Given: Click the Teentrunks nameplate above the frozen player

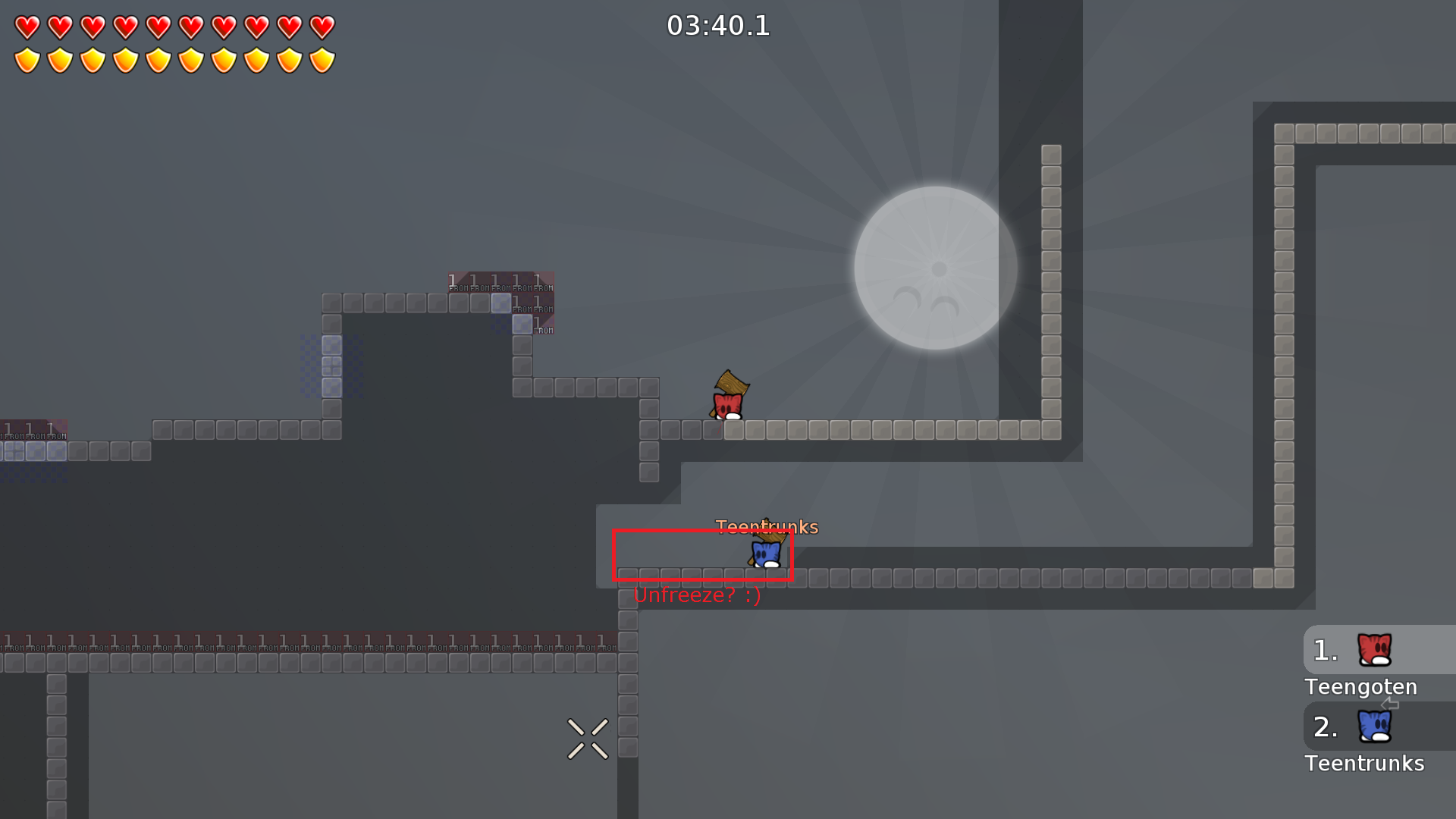Looking at the screenshot, I should click(x=767, y=526).
